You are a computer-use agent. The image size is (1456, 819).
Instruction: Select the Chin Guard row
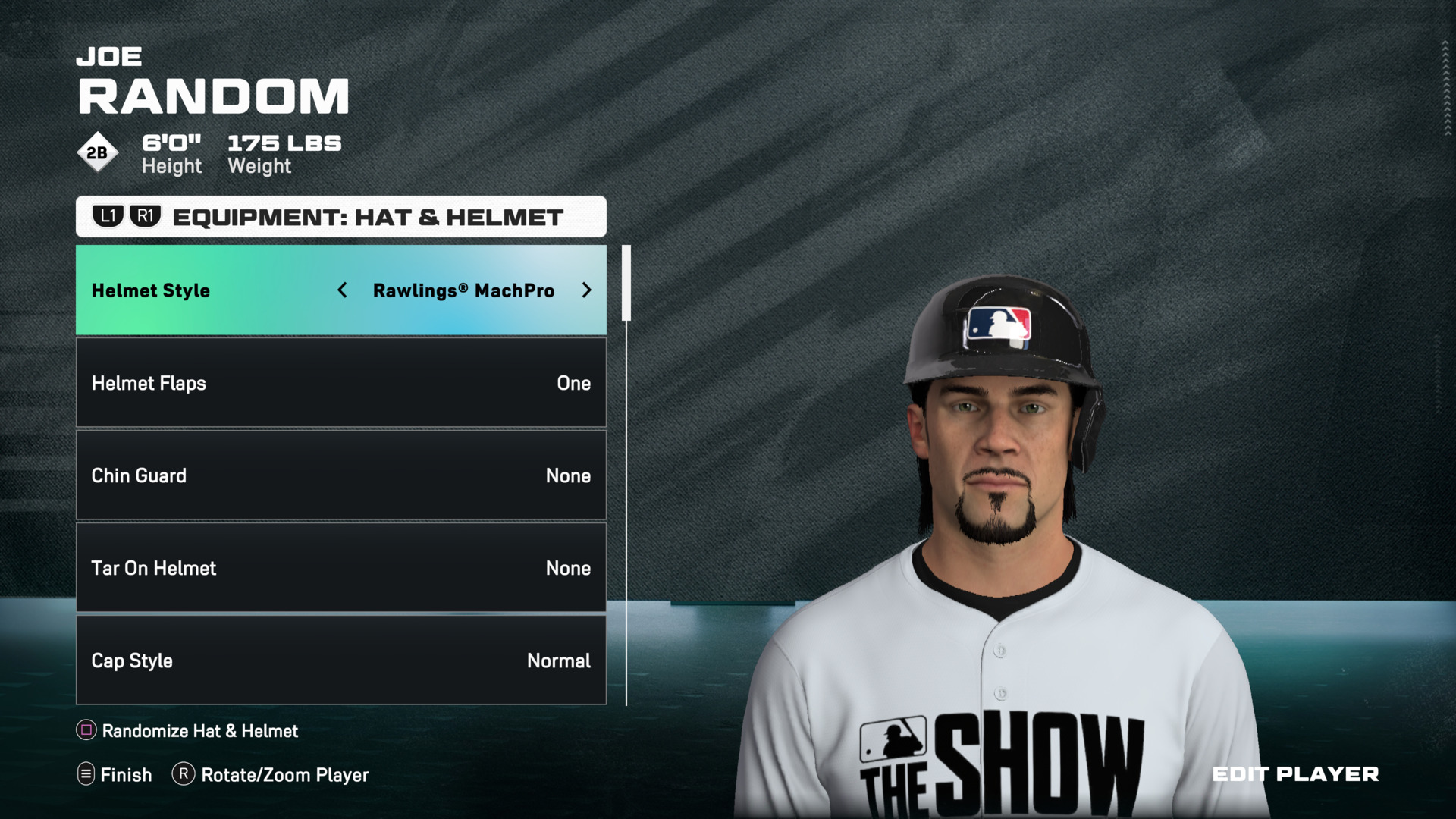click(x=340, y=475)
